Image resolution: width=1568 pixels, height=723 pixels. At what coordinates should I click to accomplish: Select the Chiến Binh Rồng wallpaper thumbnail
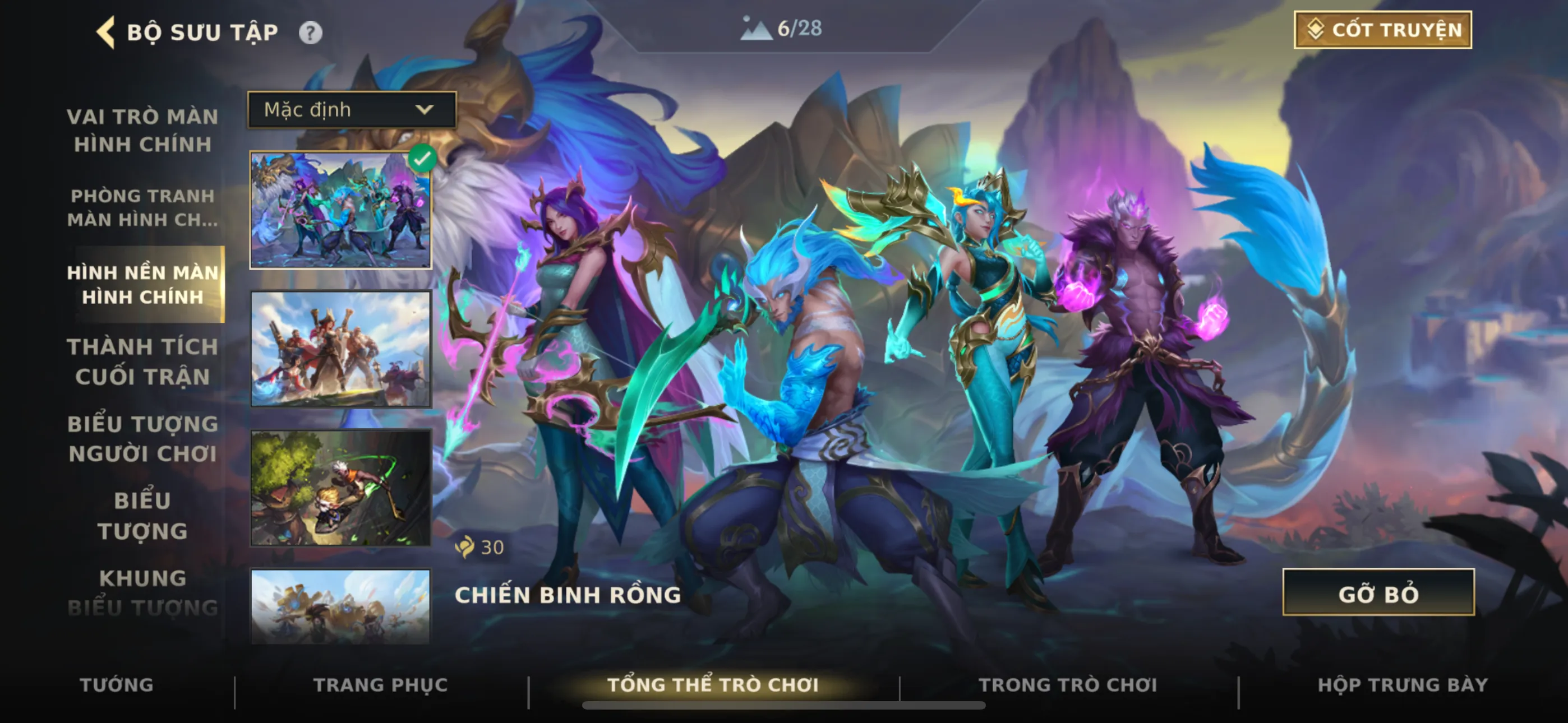tap(340, 210)
